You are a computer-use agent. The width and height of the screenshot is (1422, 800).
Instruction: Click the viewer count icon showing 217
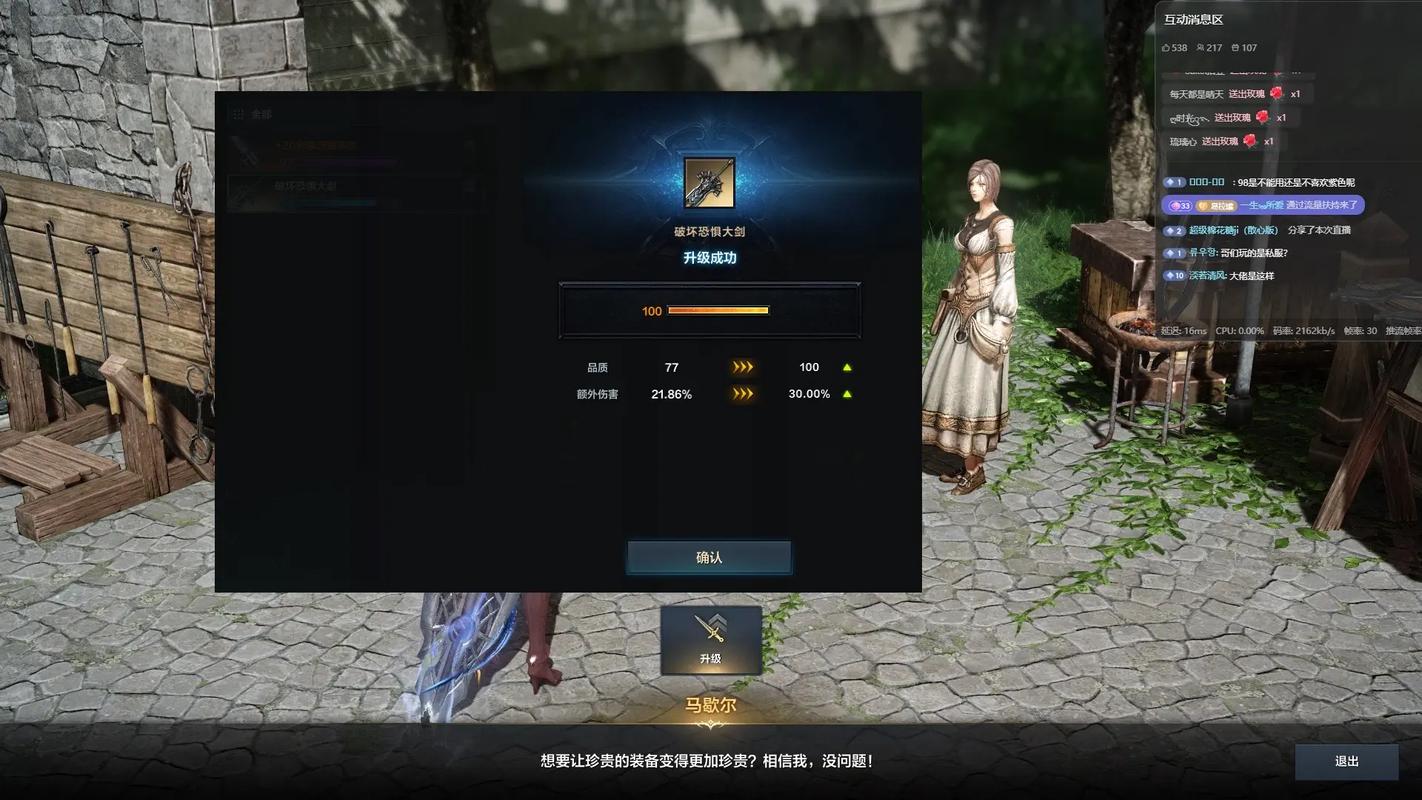point(1201,47)
